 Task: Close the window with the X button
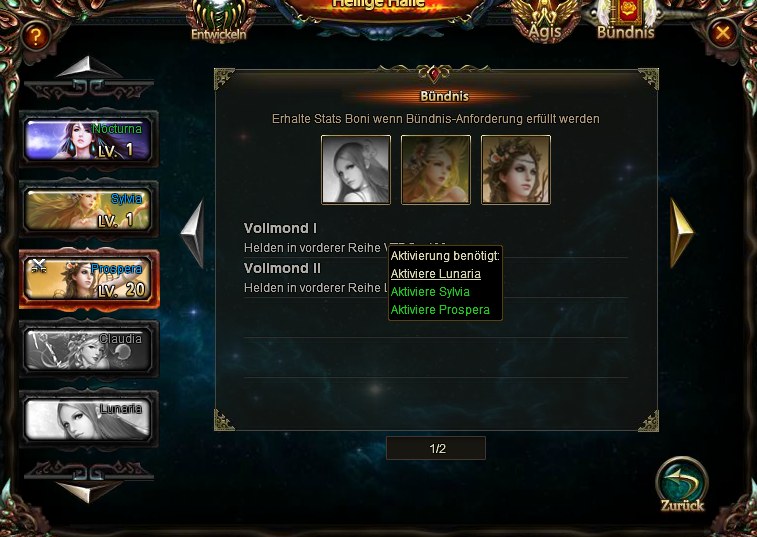(x=722, y=33)
